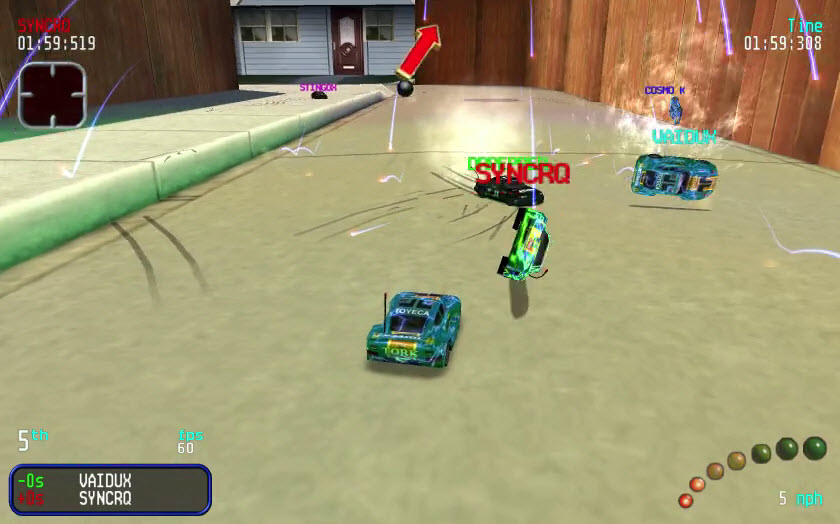Select the SYNCRQ row in the split-time panel
The image size is (840, 524).
[110, 498]
